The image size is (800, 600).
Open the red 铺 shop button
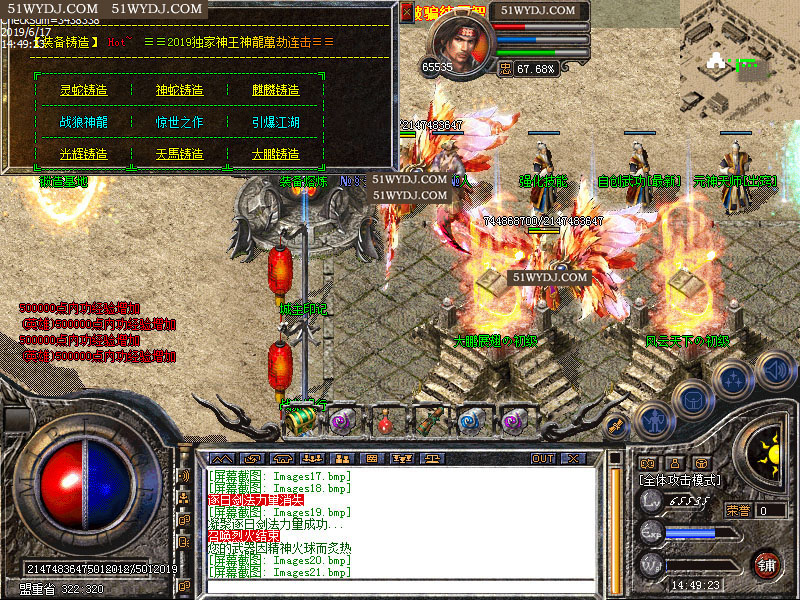click(766, 564)
